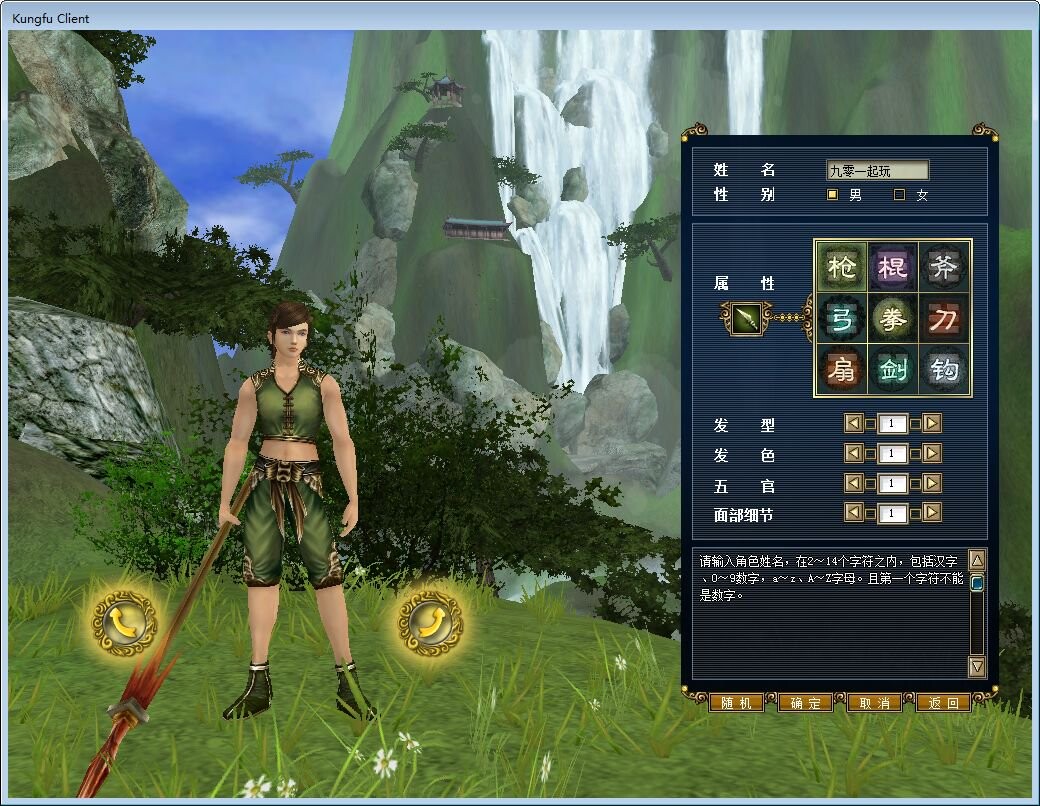Randomize the character with 随机 button
Image resolution: width=1040 pixels, height=806 pixels.
736,703
